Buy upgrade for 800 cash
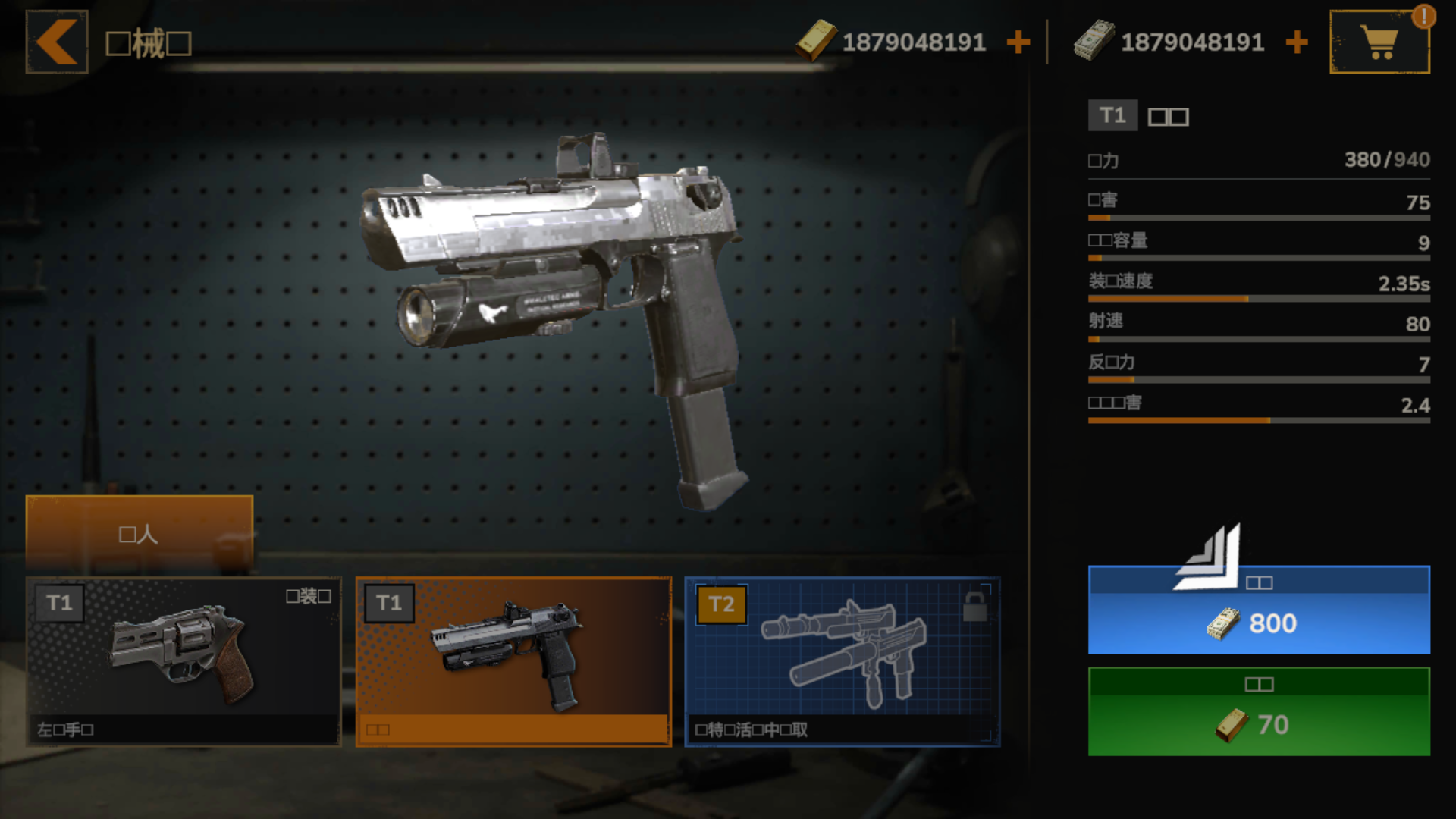 click(x=1259, y=610)
